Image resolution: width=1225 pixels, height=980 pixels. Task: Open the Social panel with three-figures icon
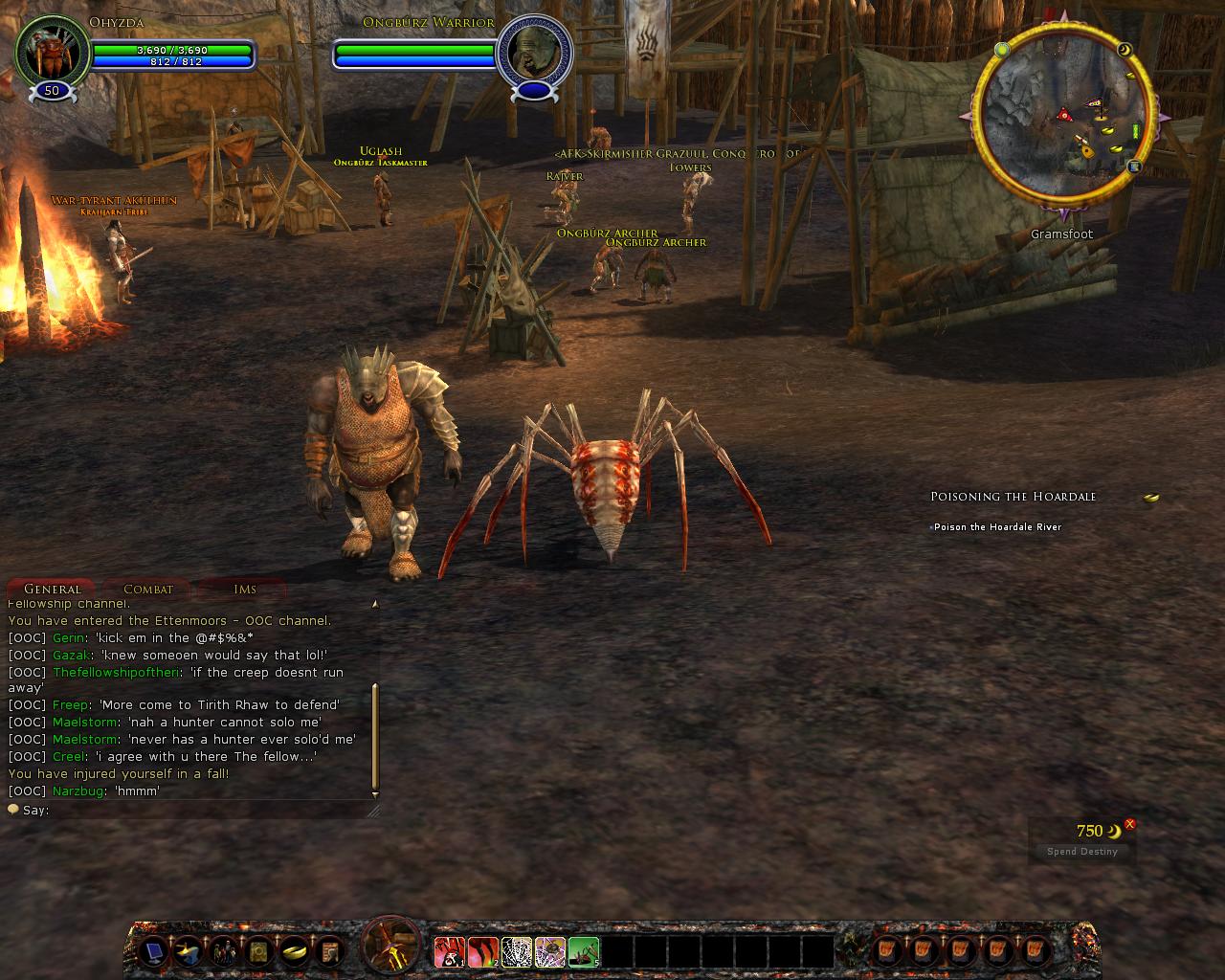pyautogui.click(x=223, y=952)
